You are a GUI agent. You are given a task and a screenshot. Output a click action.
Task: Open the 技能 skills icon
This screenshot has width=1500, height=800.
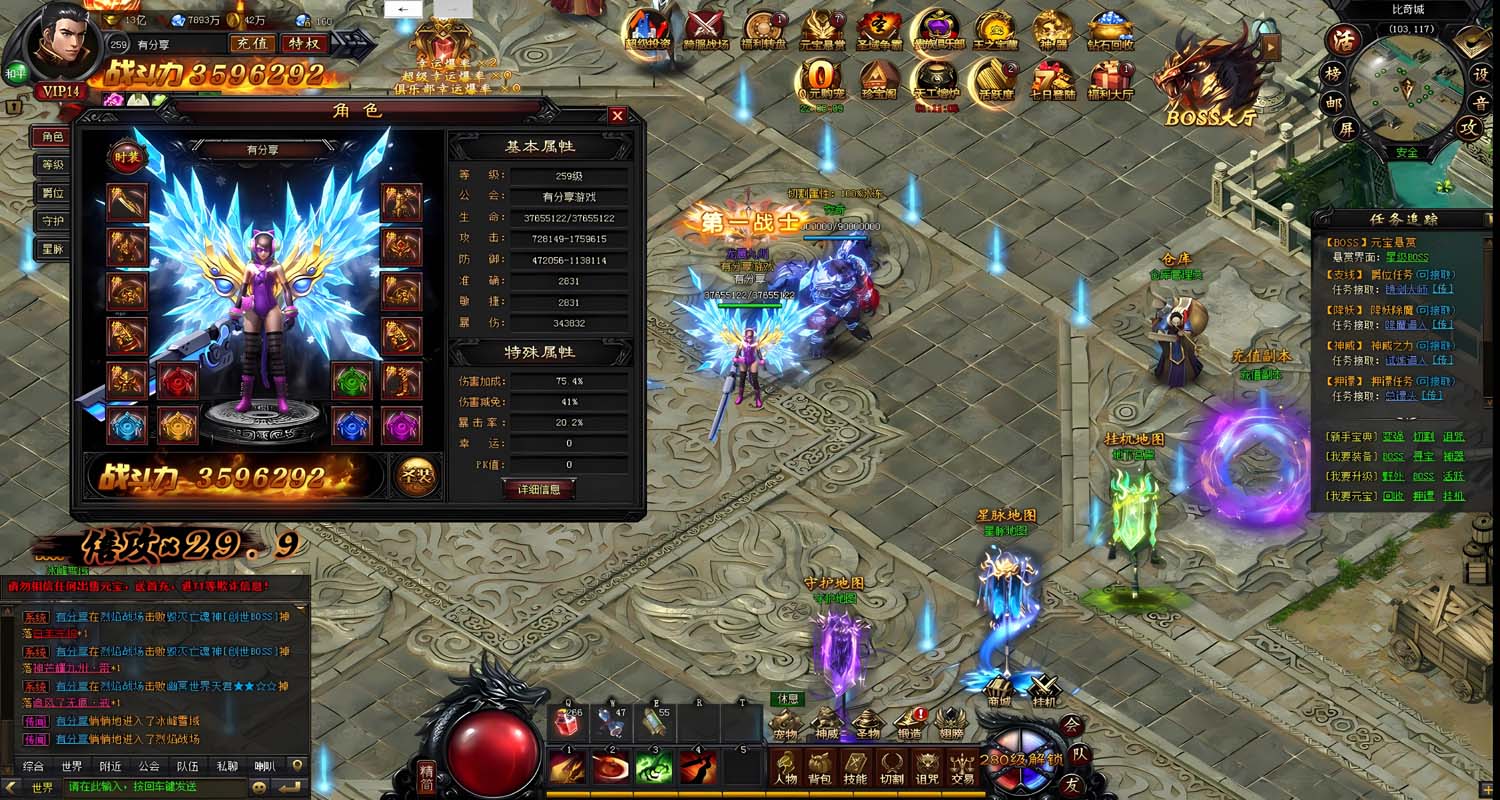pos(855,768)
